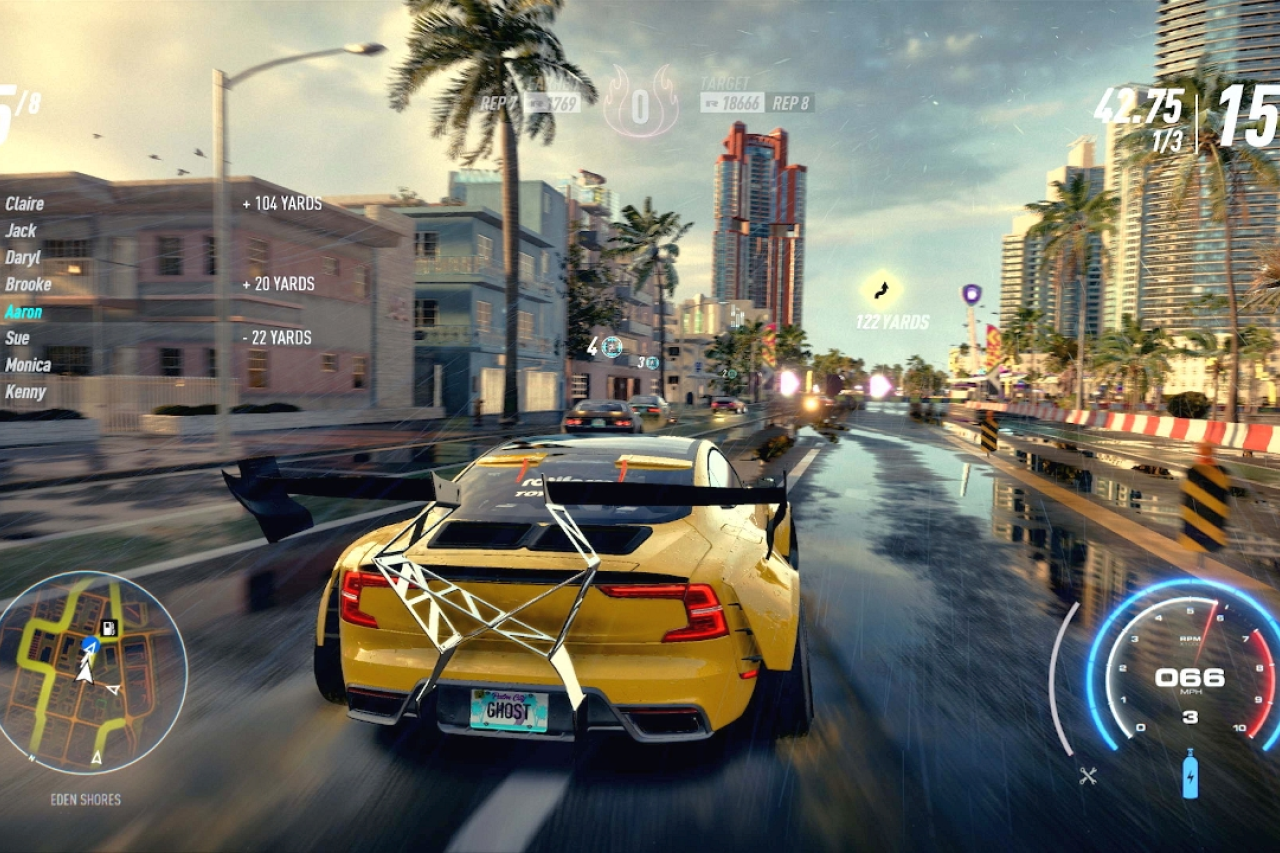Click the heat level flame icon

point(641,104)
